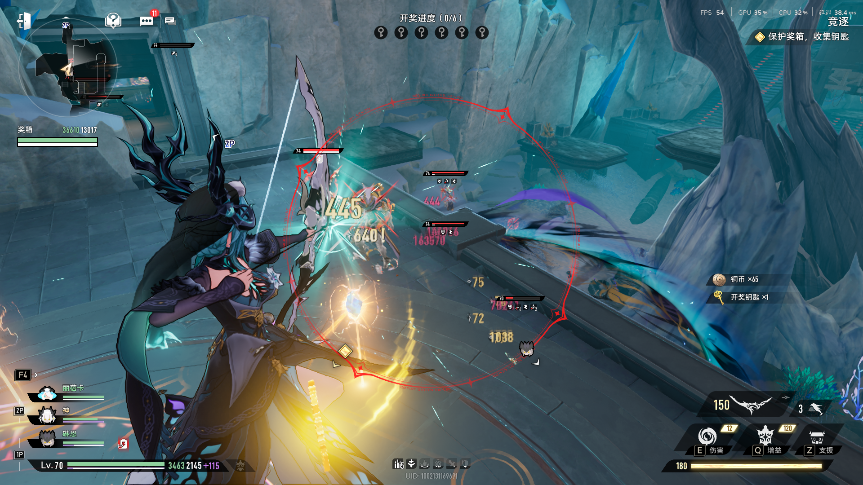Click the protect-prize objective tracker

(x=800, y=36)
